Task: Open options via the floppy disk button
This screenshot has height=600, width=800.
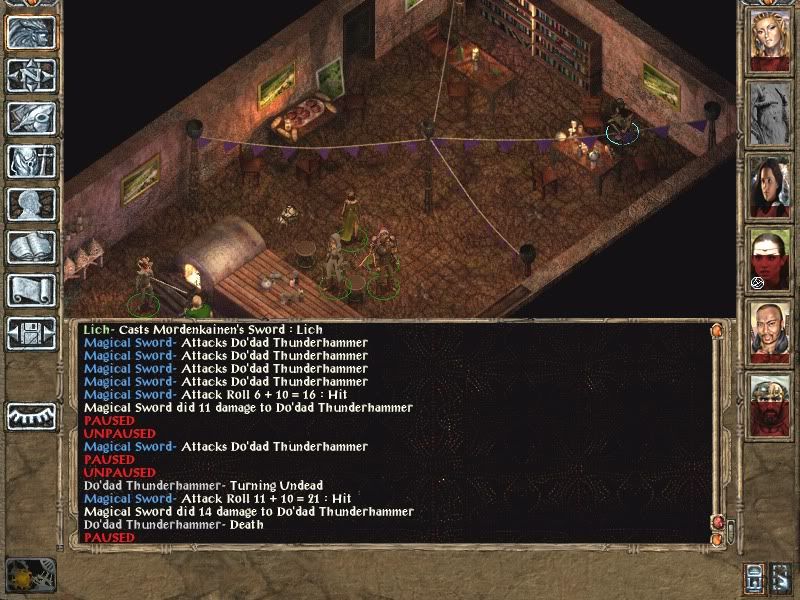Action: [x=31, y=332]
